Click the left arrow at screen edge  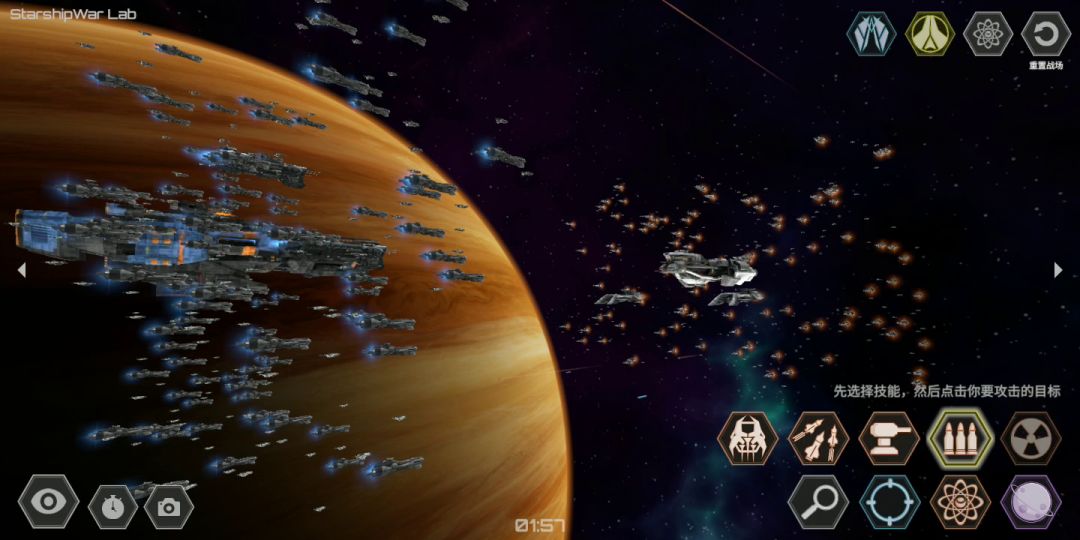point(21,269)
